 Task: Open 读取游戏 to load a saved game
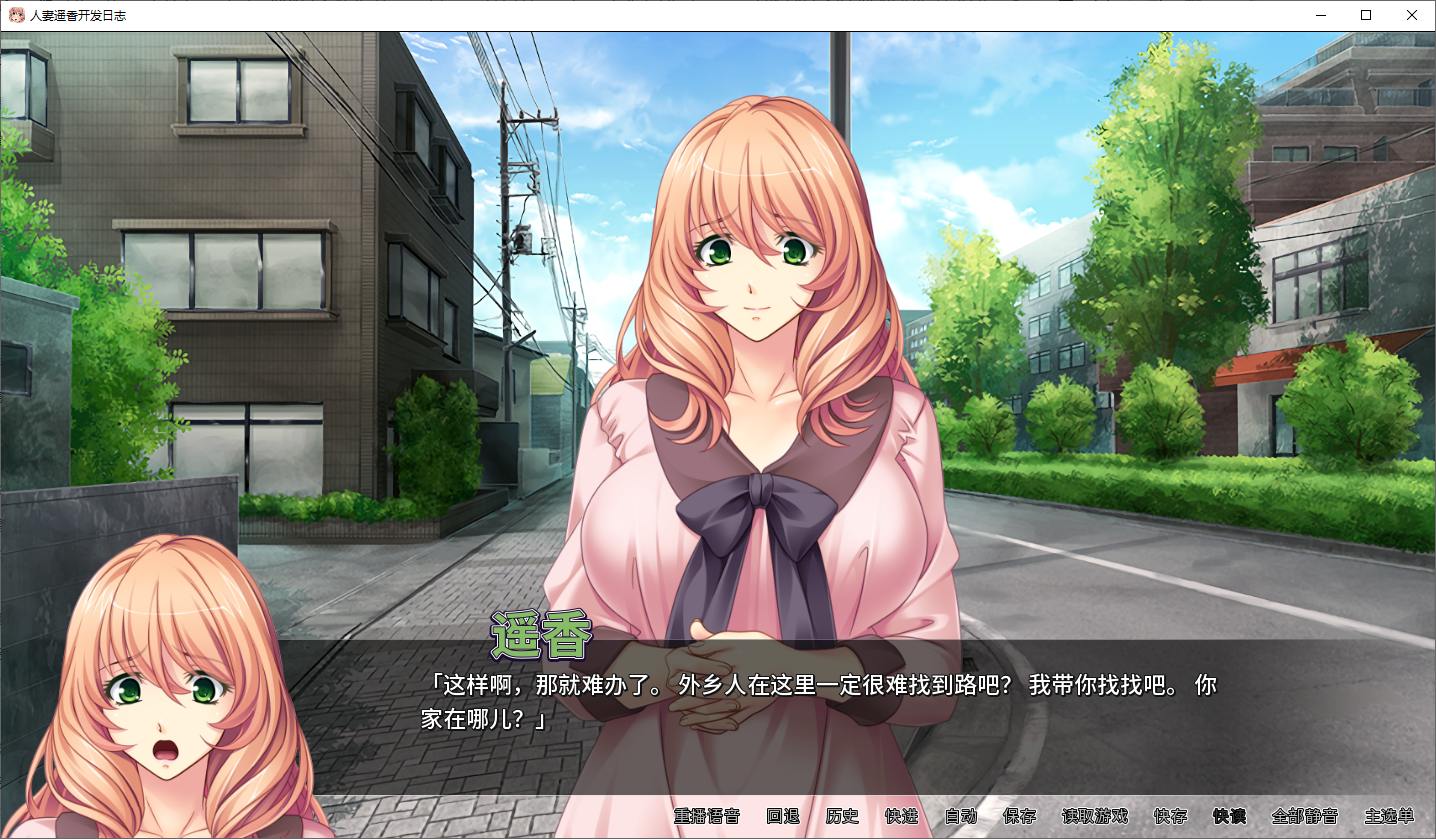(1096, 816)
